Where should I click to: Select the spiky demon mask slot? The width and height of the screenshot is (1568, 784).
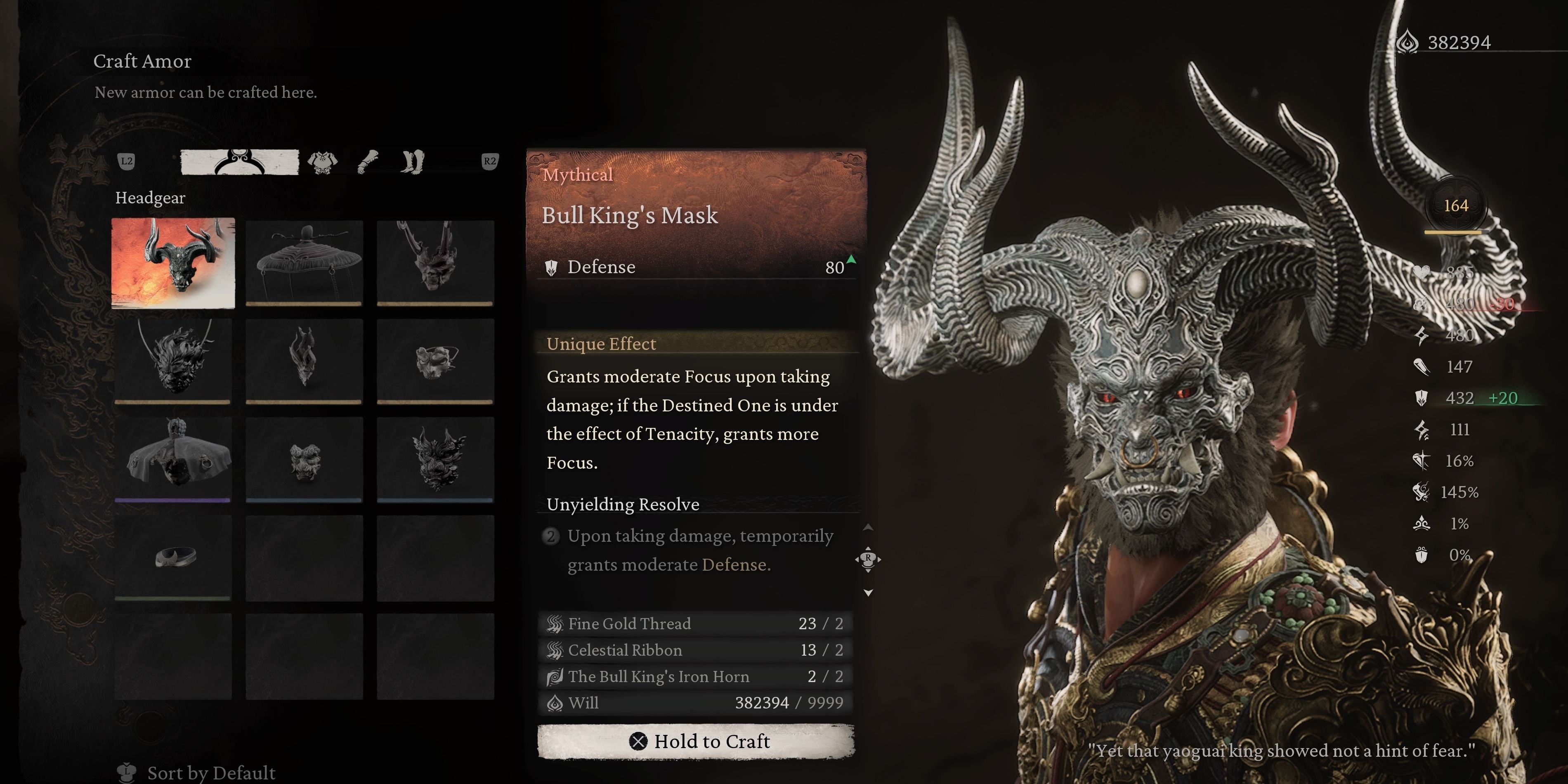(435, 459)
